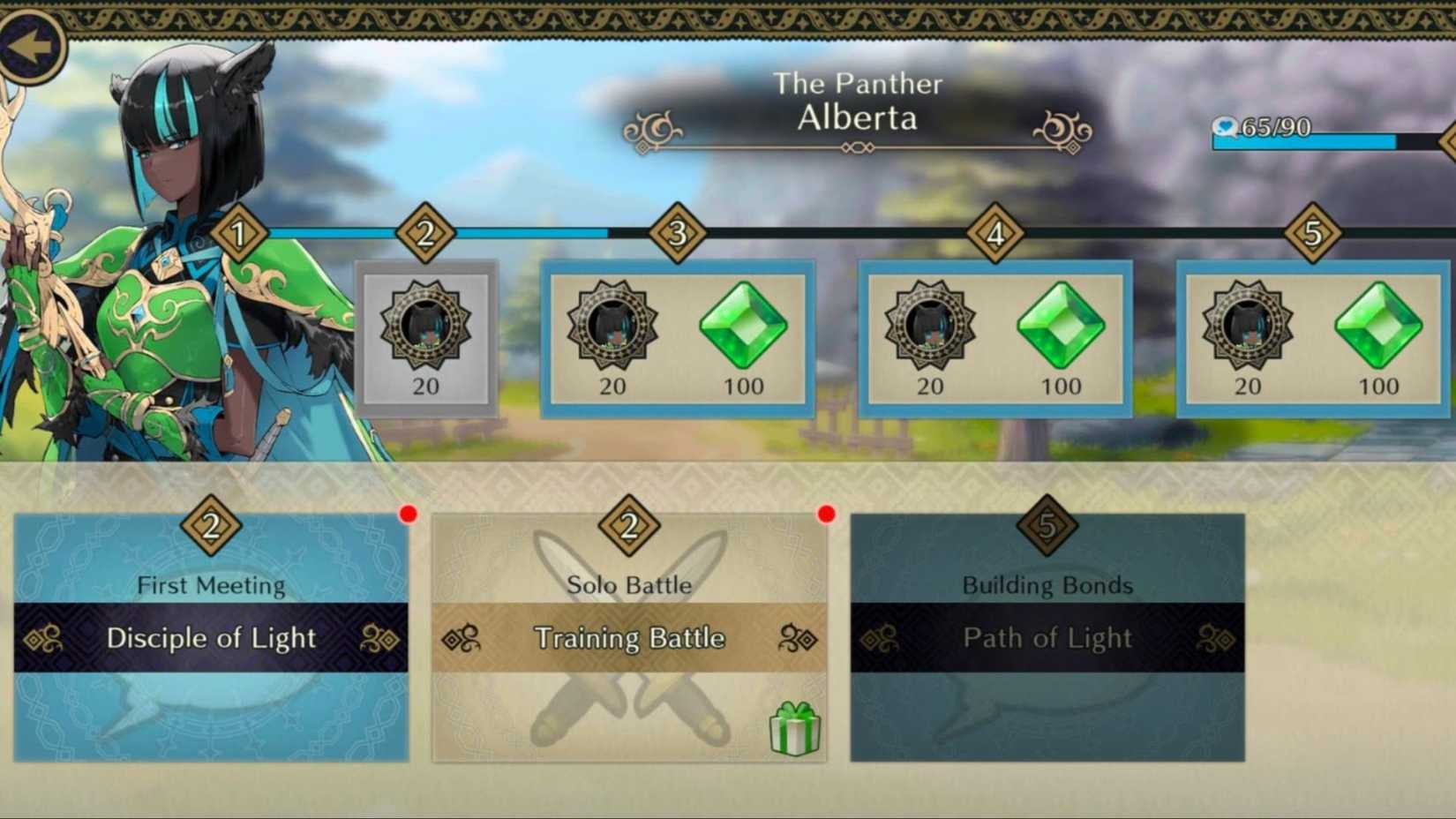Click the gift box icon on the Training Battle card
This screenshot has height=819, width=1456.
click(x=795, y=729)
